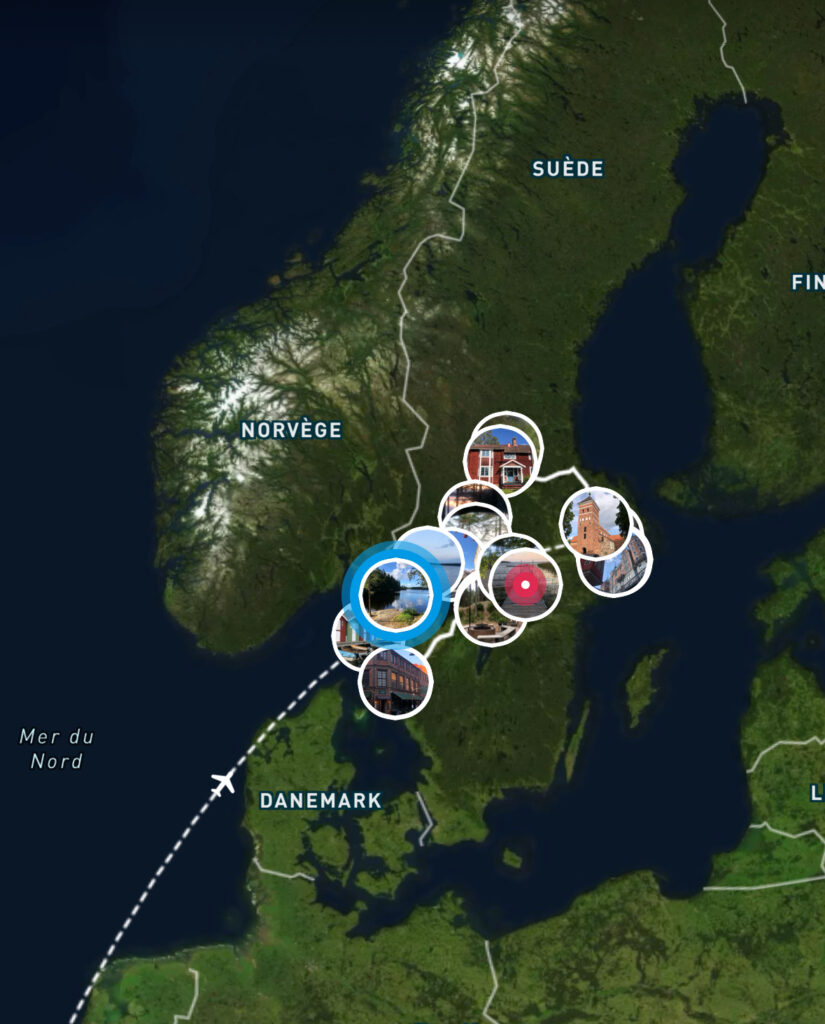The width and height of the screenshot is (825, 1024).
Task: Open the red wooden house photo marker
Action: pos(500,462)
